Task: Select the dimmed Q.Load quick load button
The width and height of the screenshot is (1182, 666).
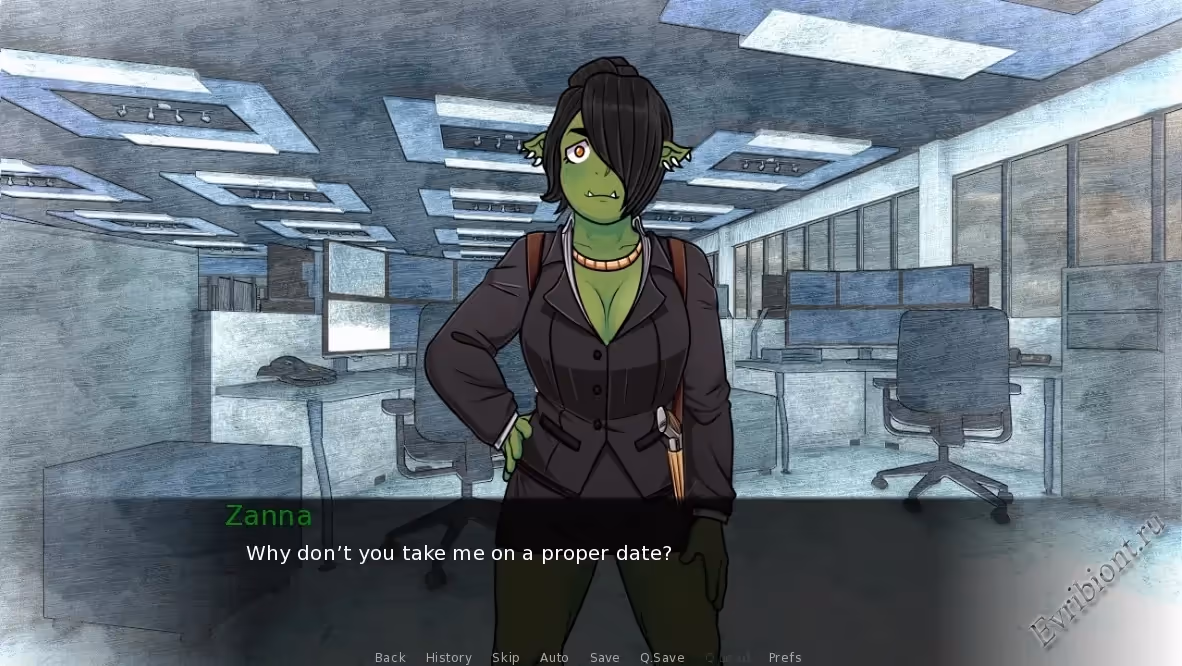Action: 727,657
